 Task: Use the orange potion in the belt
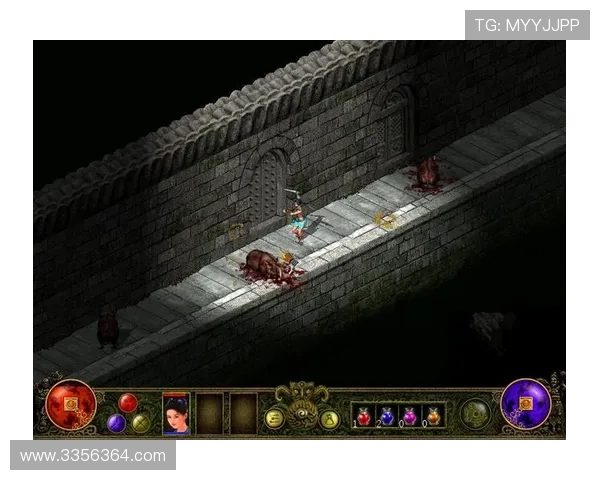click(433, 415)
